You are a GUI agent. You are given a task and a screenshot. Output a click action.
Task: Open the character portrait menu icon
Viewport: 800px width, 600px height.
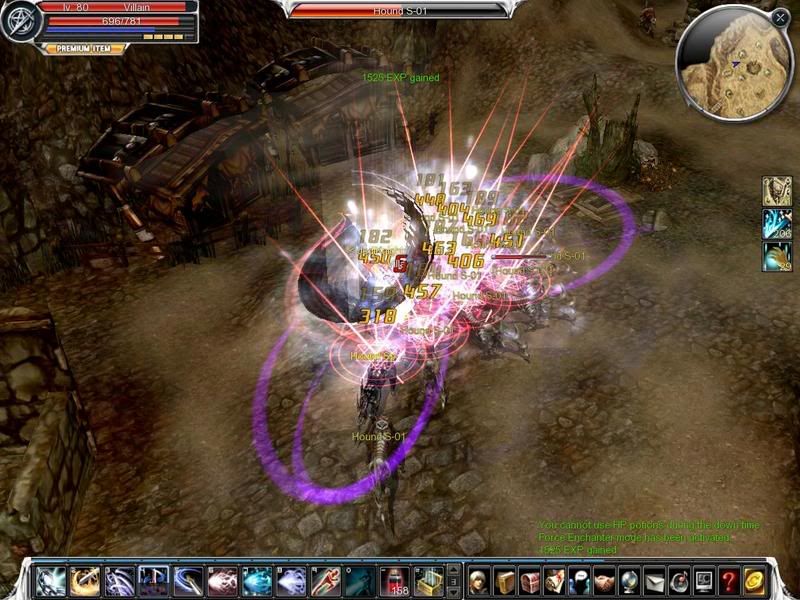click(479, 580)
